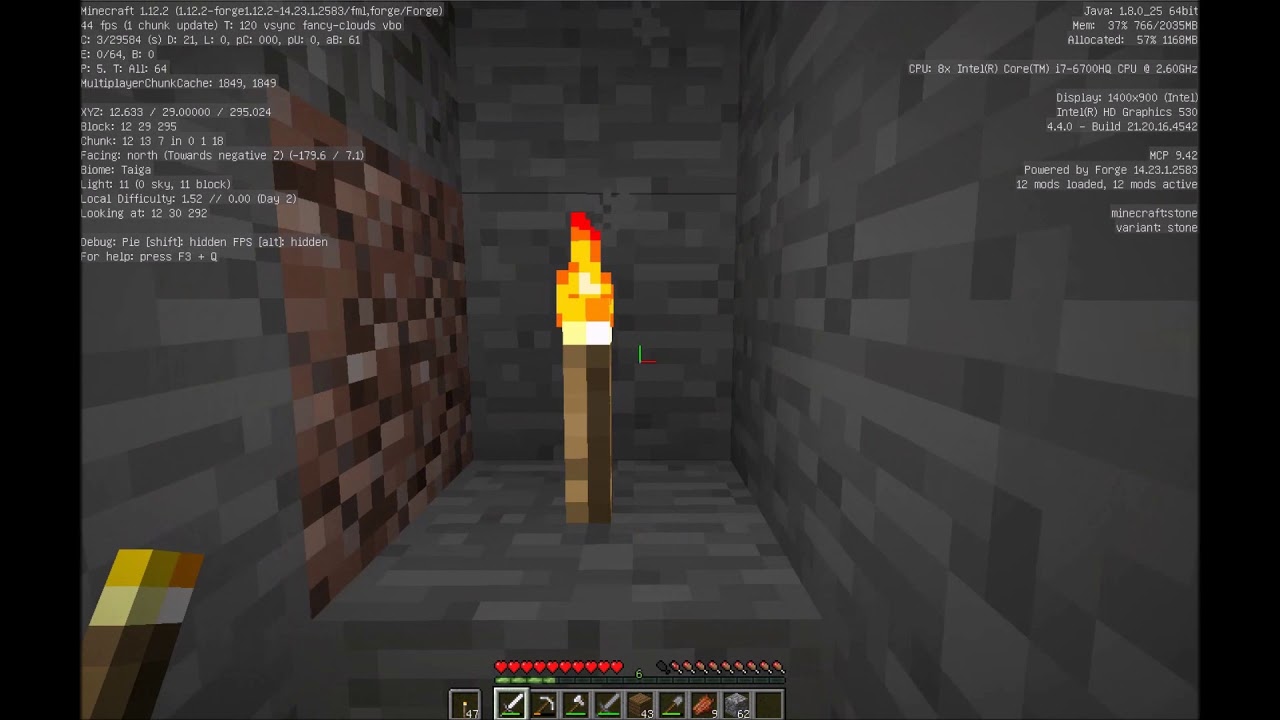1280x720 pixels.
Task: Click the leftmost health heart icon
Action: tap(500, 666)
